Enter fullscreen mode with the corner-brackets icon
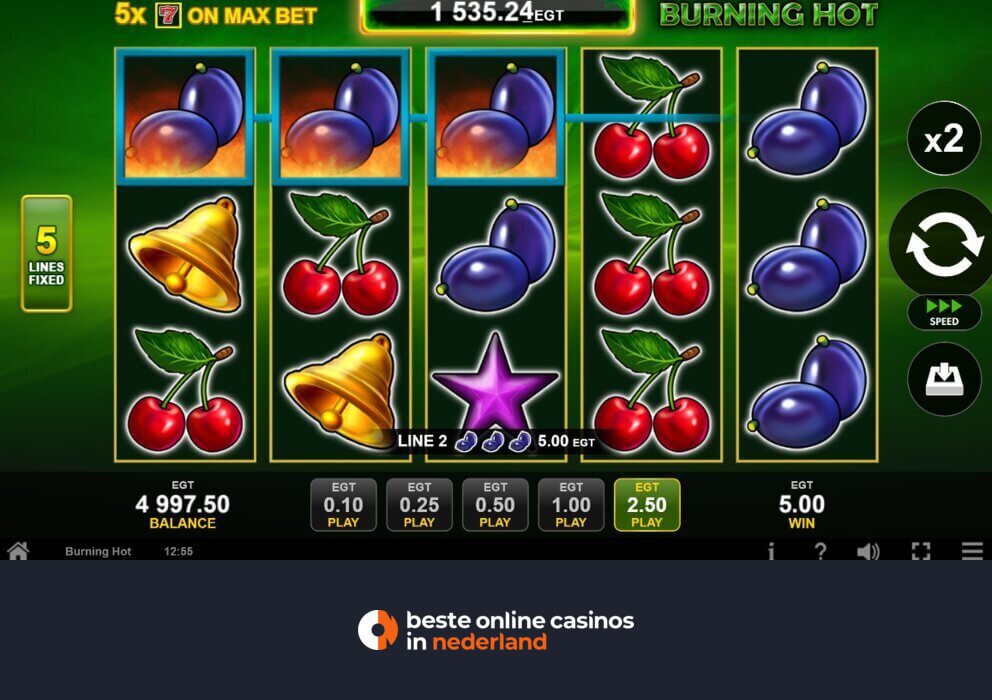 [921, 551]
